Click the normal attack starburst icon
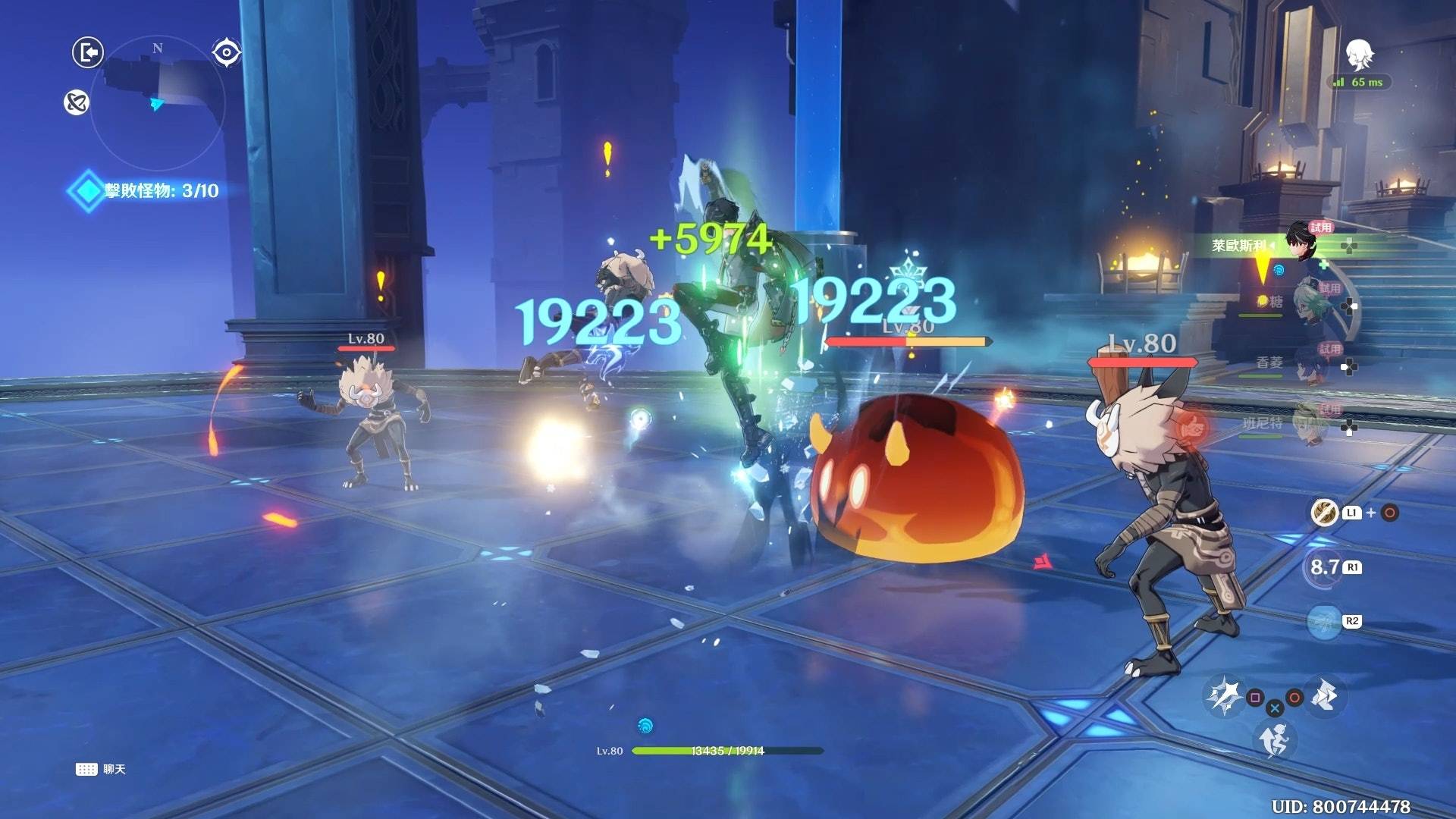The image size is (1456, 819). [x=1223, y=695]
